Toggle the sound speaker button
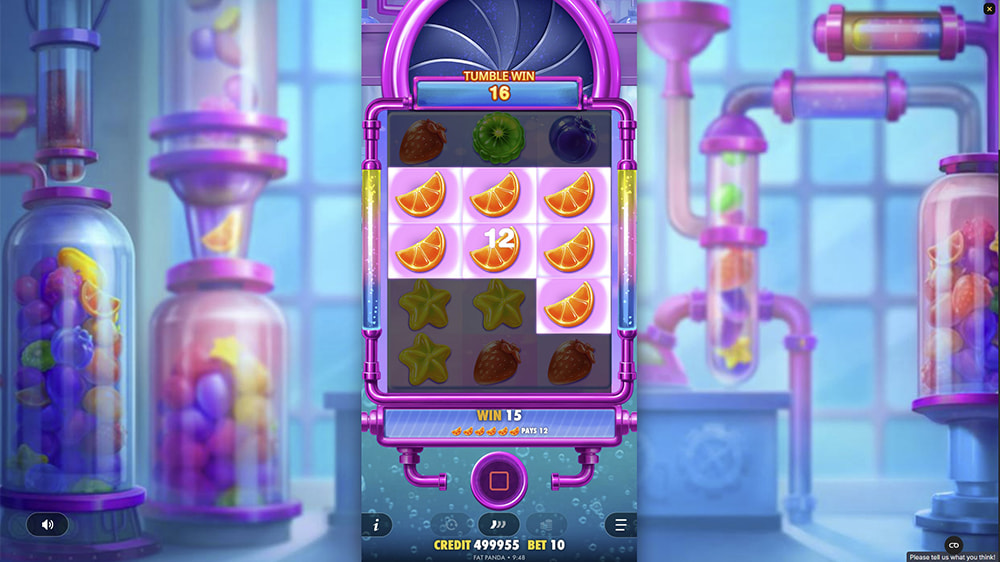The width and height of the screenshot is (1000, 562). click(47, 524)
